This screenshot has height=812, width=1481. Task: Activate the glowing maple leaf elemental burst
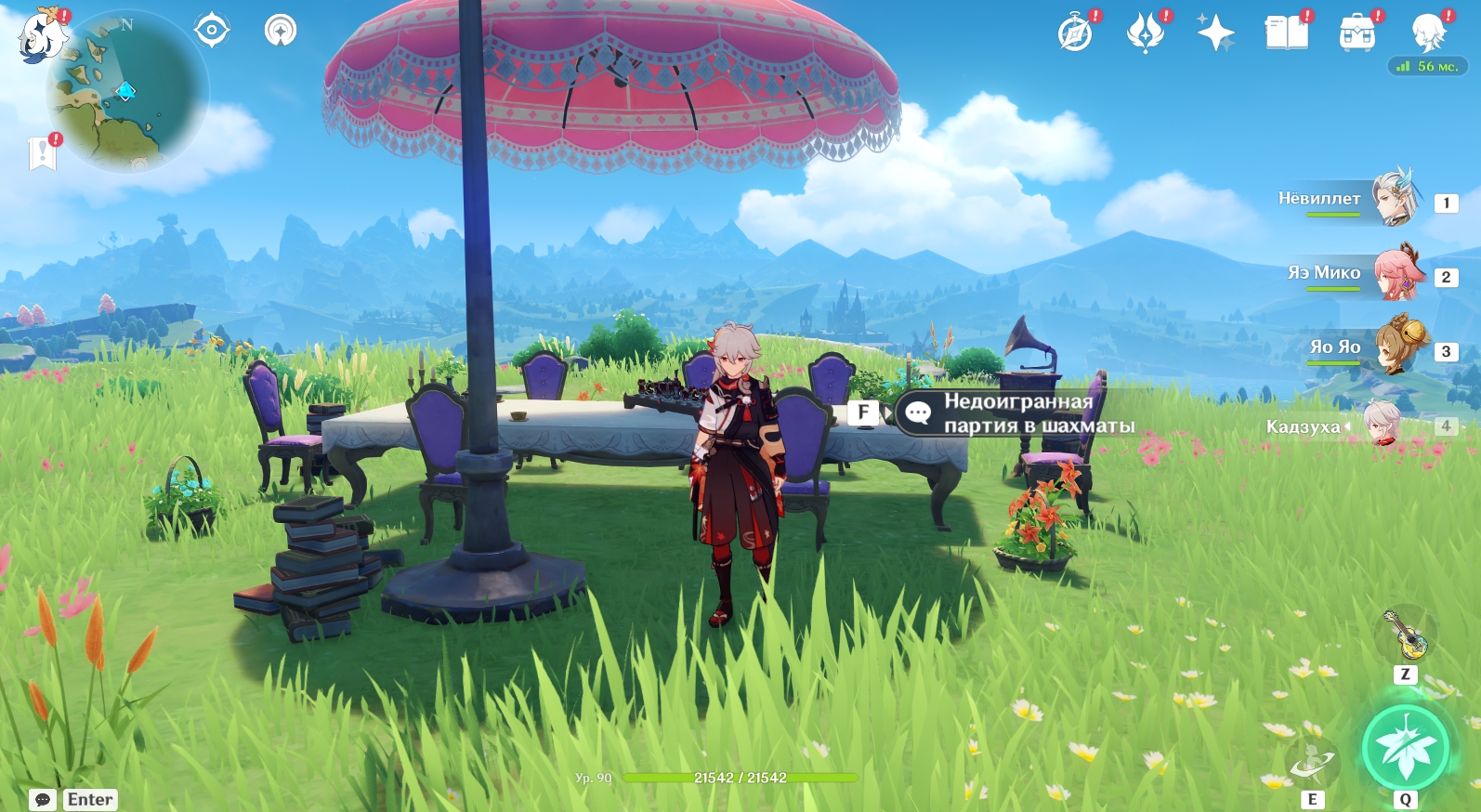point(1405,748)
